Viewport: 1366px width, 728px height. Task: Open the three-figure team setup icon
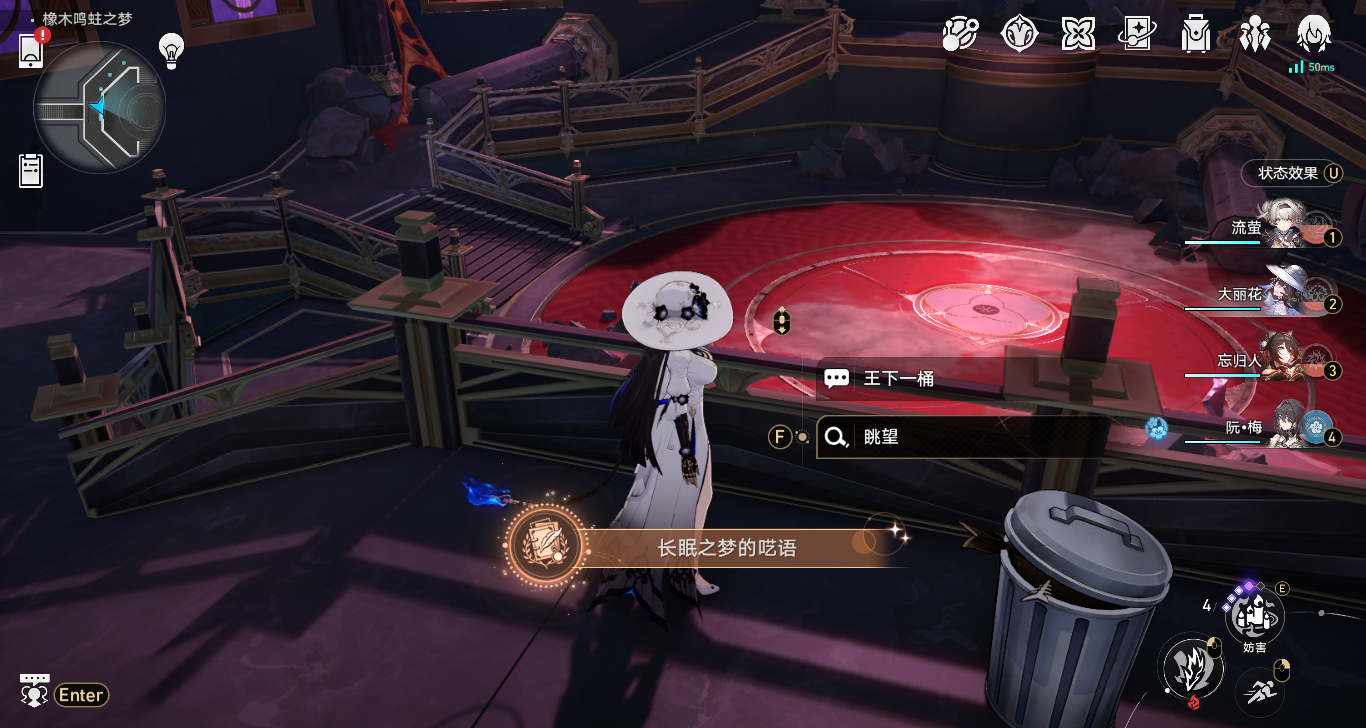(1254, 36)
